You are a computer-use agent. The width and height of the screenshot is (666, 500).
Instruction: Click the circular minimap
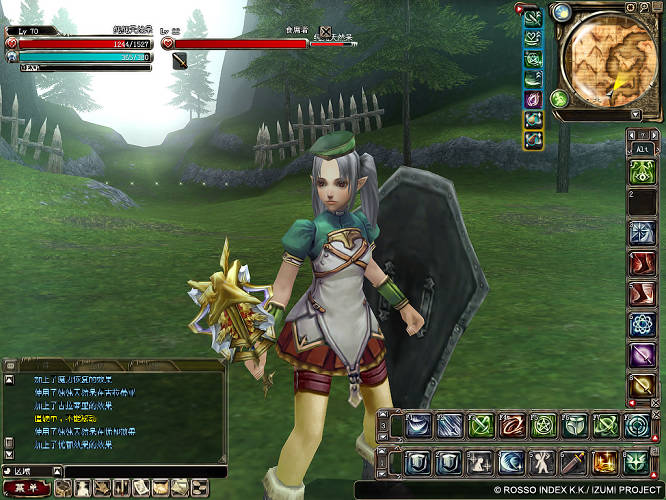(607, 58)
